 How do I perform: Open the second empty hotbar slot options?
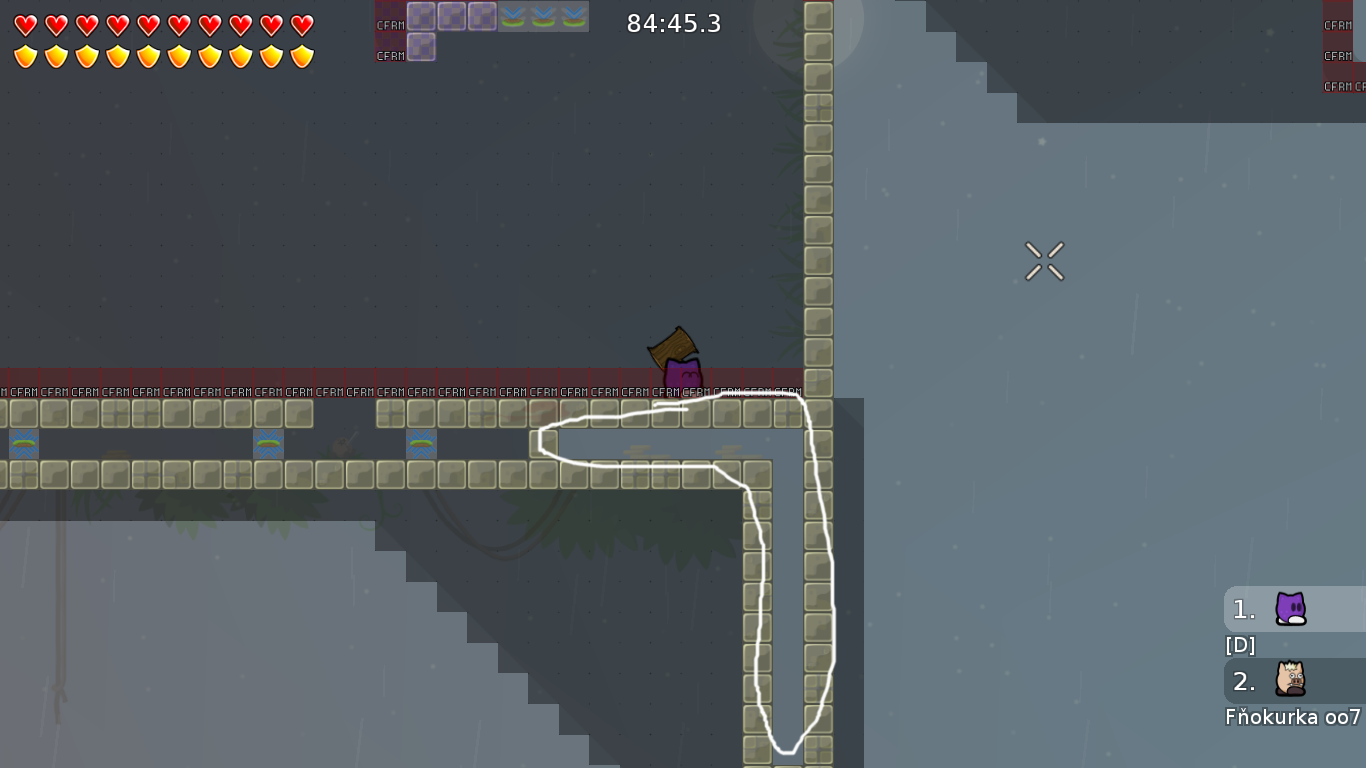click(x=451, y=16)
